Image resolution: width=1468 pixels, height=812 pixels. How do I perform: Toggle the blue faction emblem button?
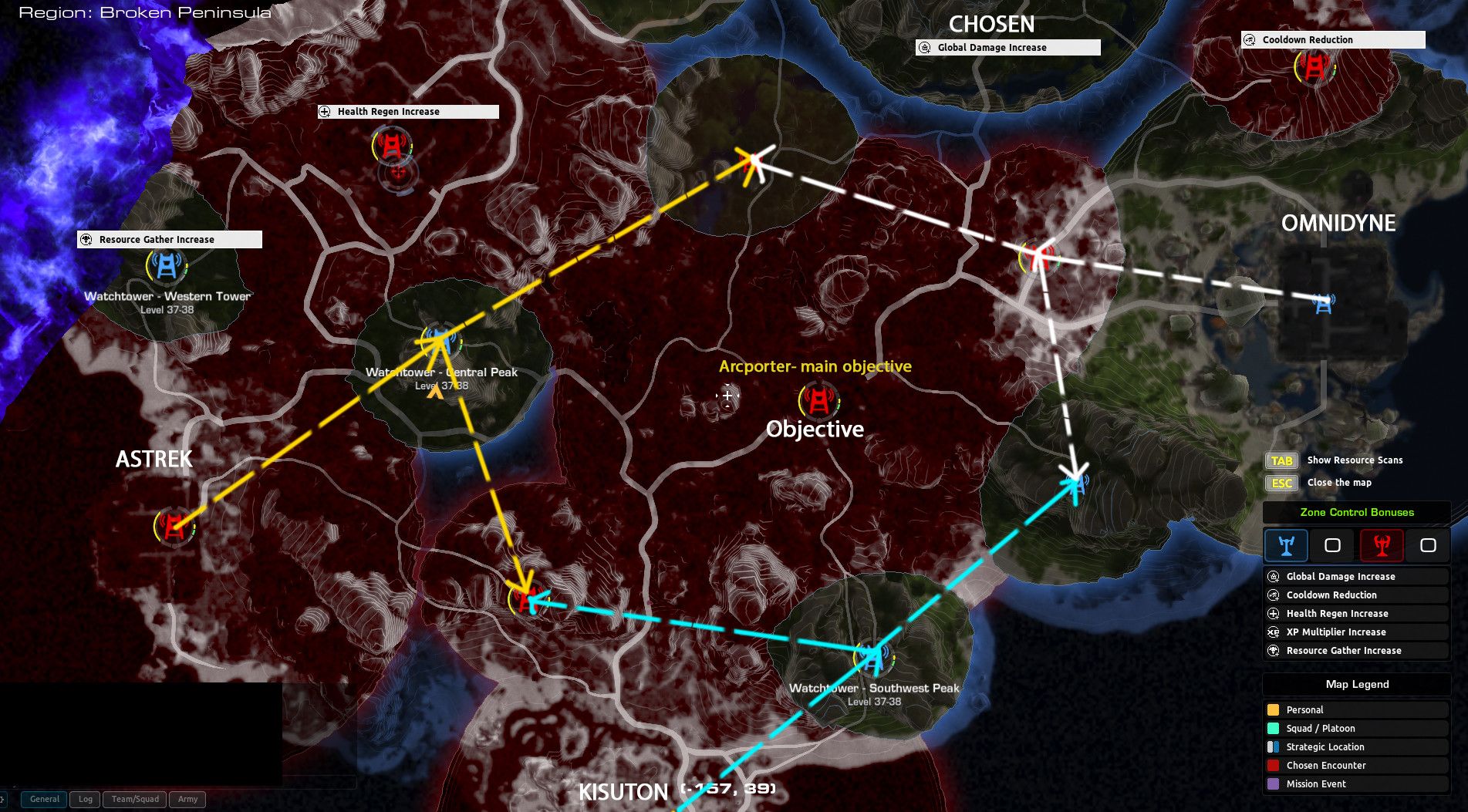(1286, 545)
